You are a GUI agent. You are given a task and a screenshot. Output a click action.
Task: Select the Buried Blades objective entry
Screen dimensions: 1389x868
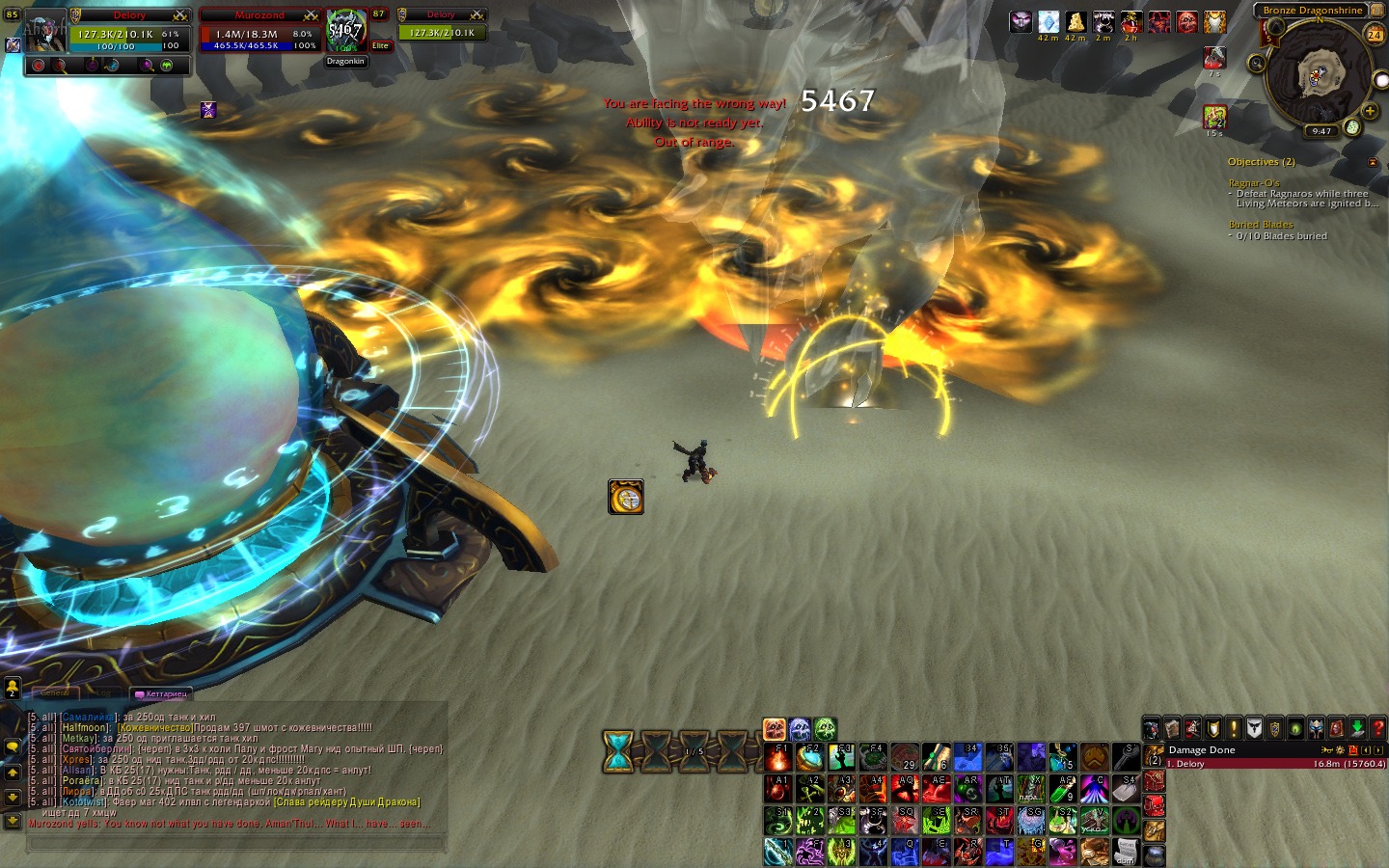(1261, 225)
